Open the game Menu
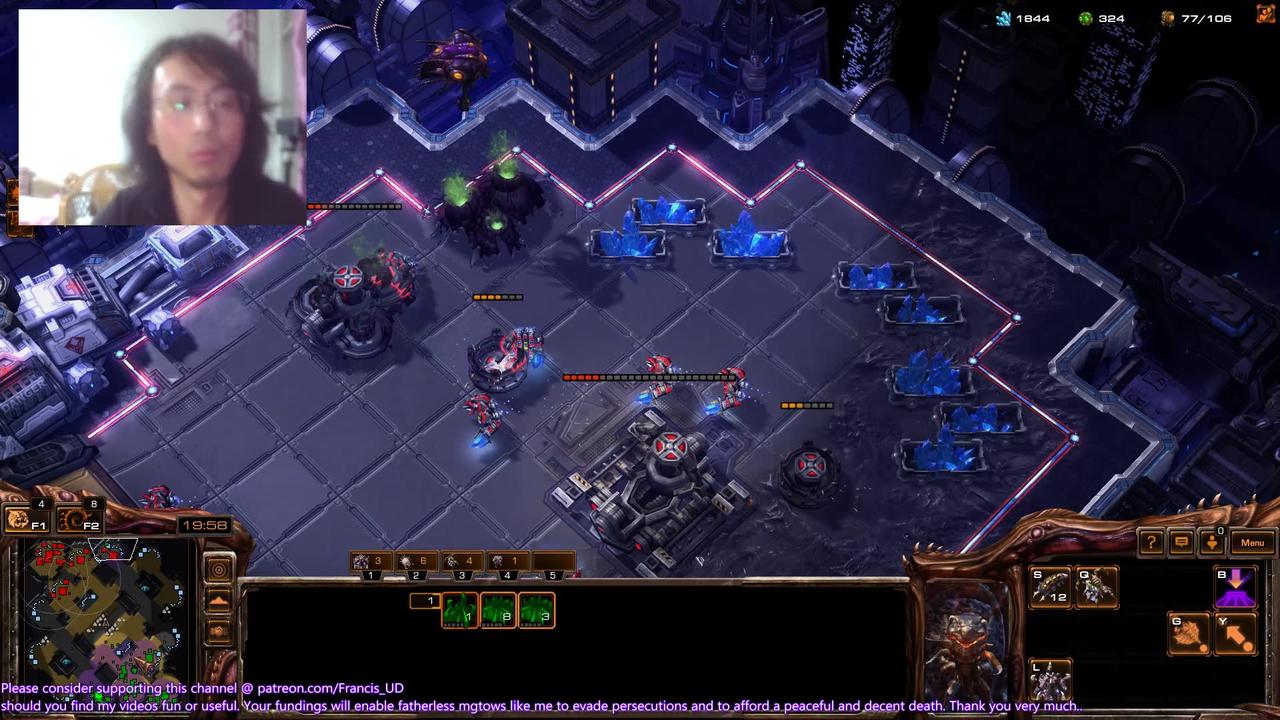Image resolution: width=1280 pixels, height=720 pixels. click(1252, 542)
